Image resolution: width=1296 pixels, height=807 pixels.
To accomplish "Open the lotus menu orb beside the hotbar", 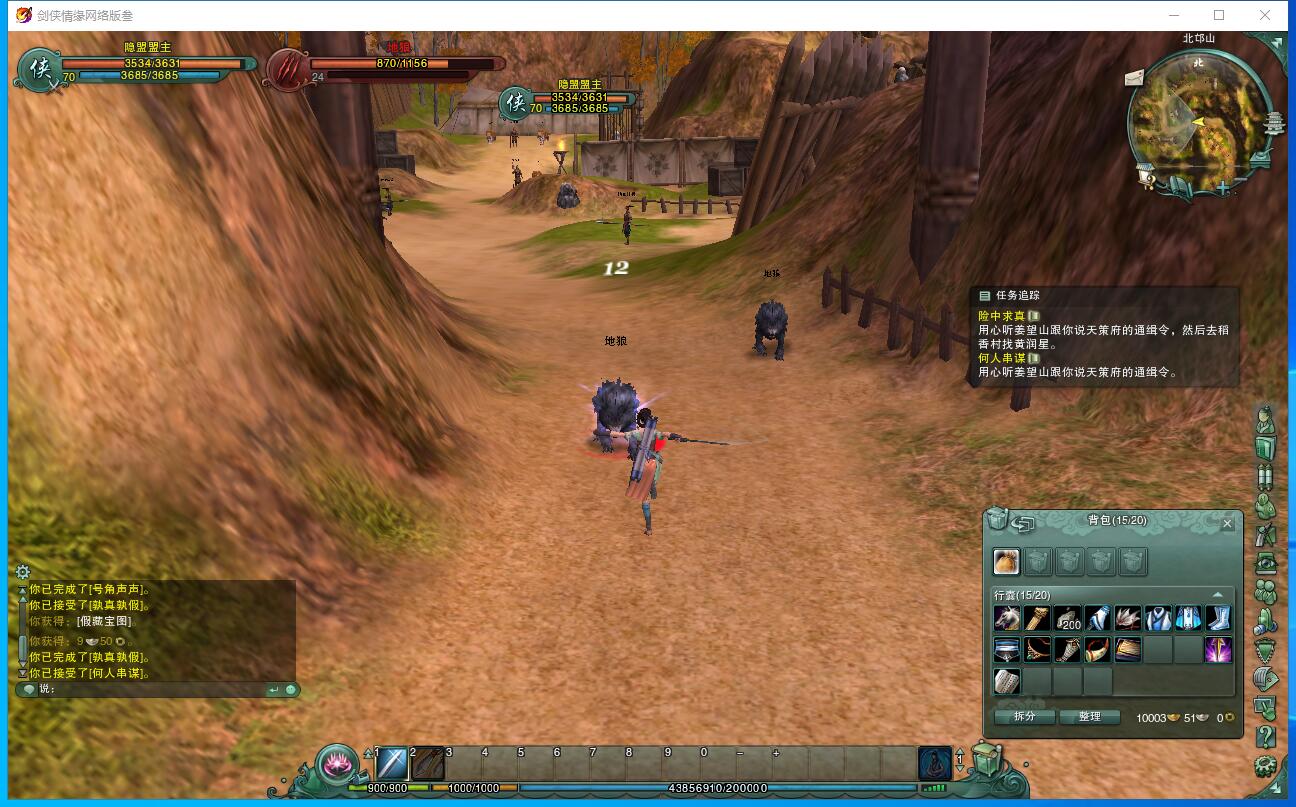I will pyautogui.click(x=339, y=765).
